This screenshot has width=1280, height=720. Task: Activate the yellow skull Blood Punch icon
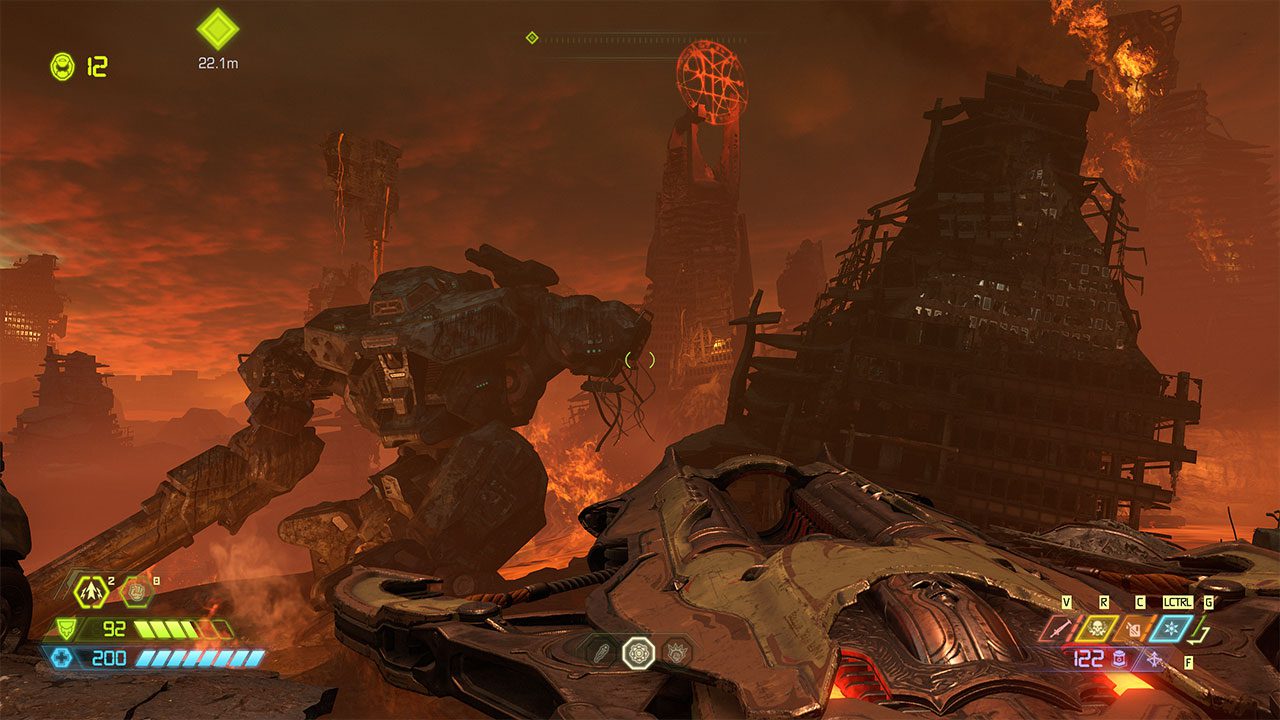[1097, 628]
